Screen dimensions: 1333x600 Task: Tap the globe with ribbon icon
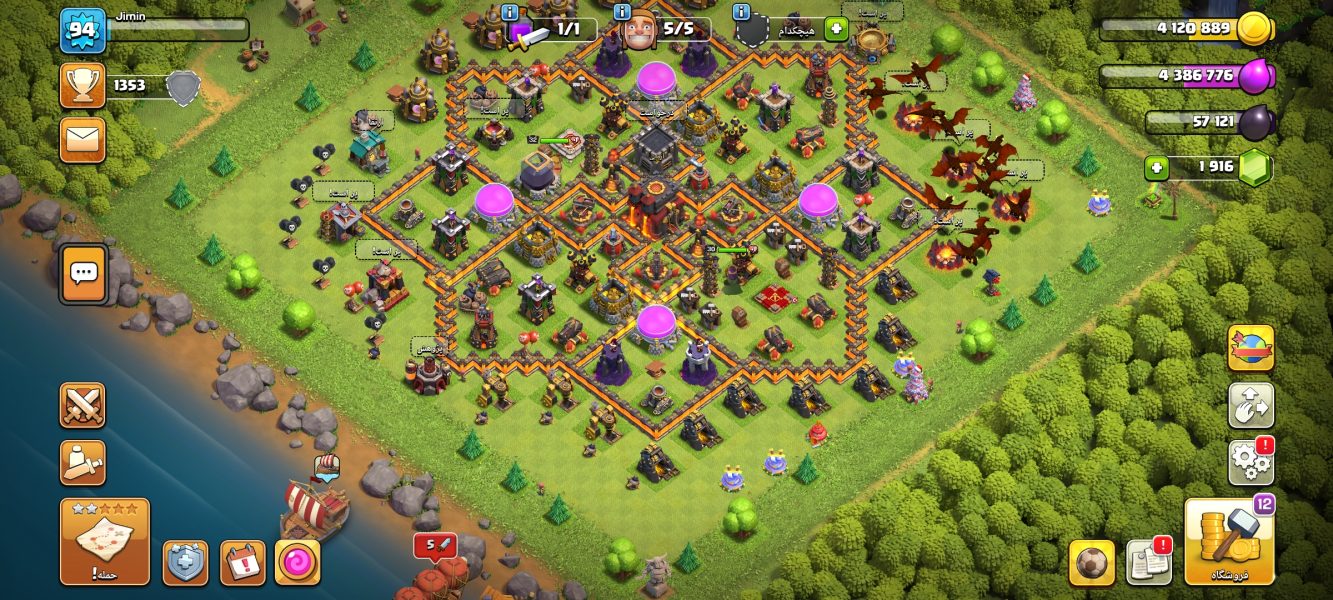[1250, 348]
